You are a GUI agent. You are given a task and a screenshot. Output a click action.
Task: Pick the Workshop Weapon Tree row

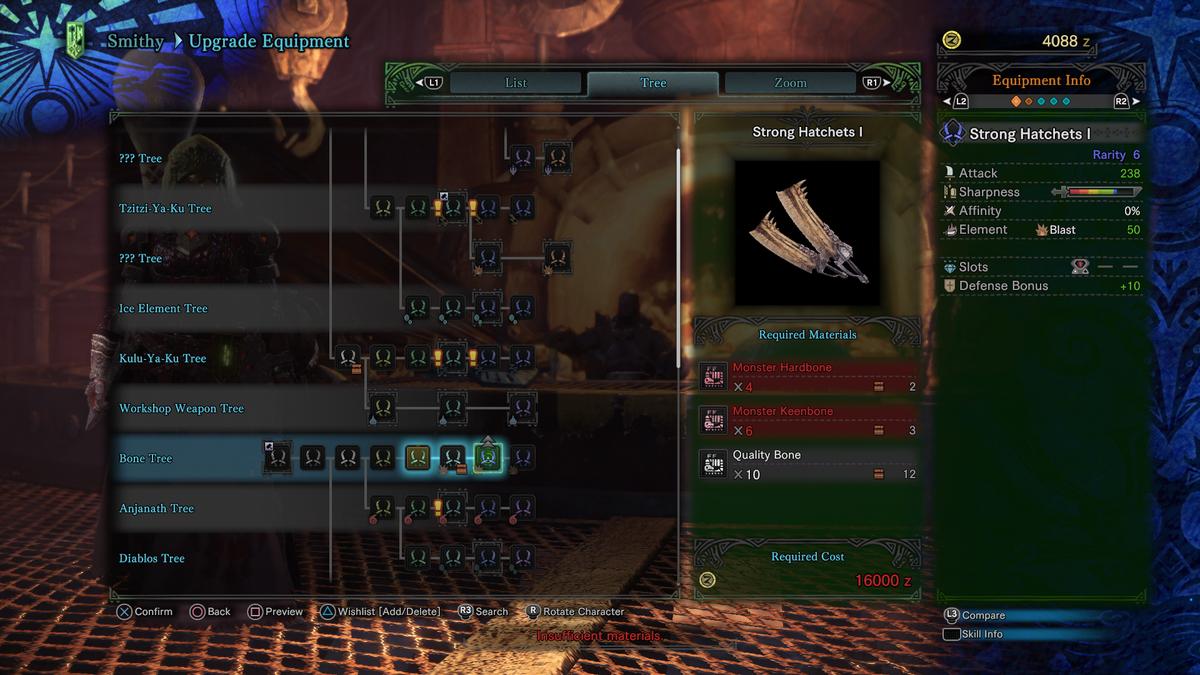point(181,408)
